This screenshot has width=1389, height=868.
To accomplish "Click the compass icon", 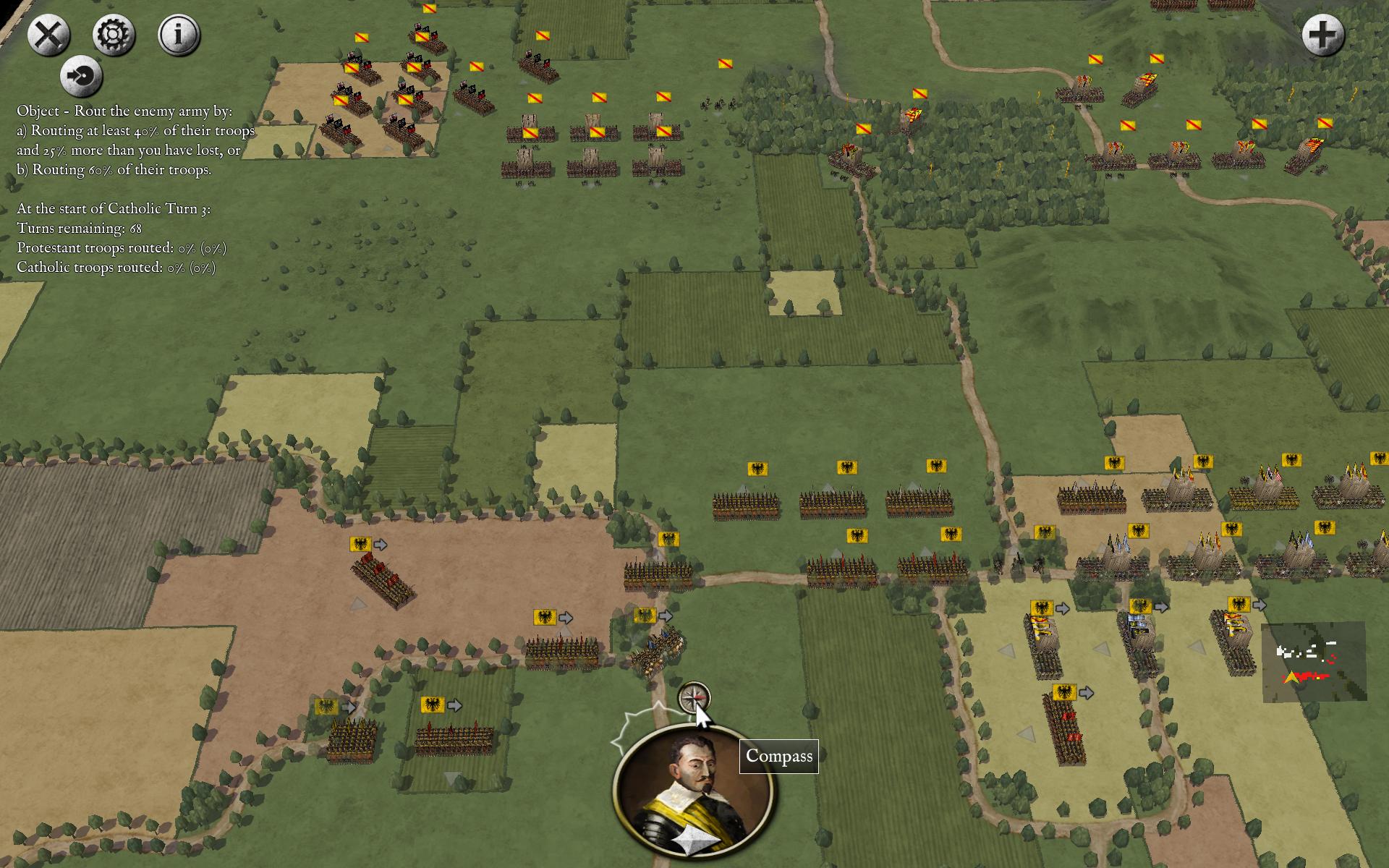I will click(x=694, y=698).
